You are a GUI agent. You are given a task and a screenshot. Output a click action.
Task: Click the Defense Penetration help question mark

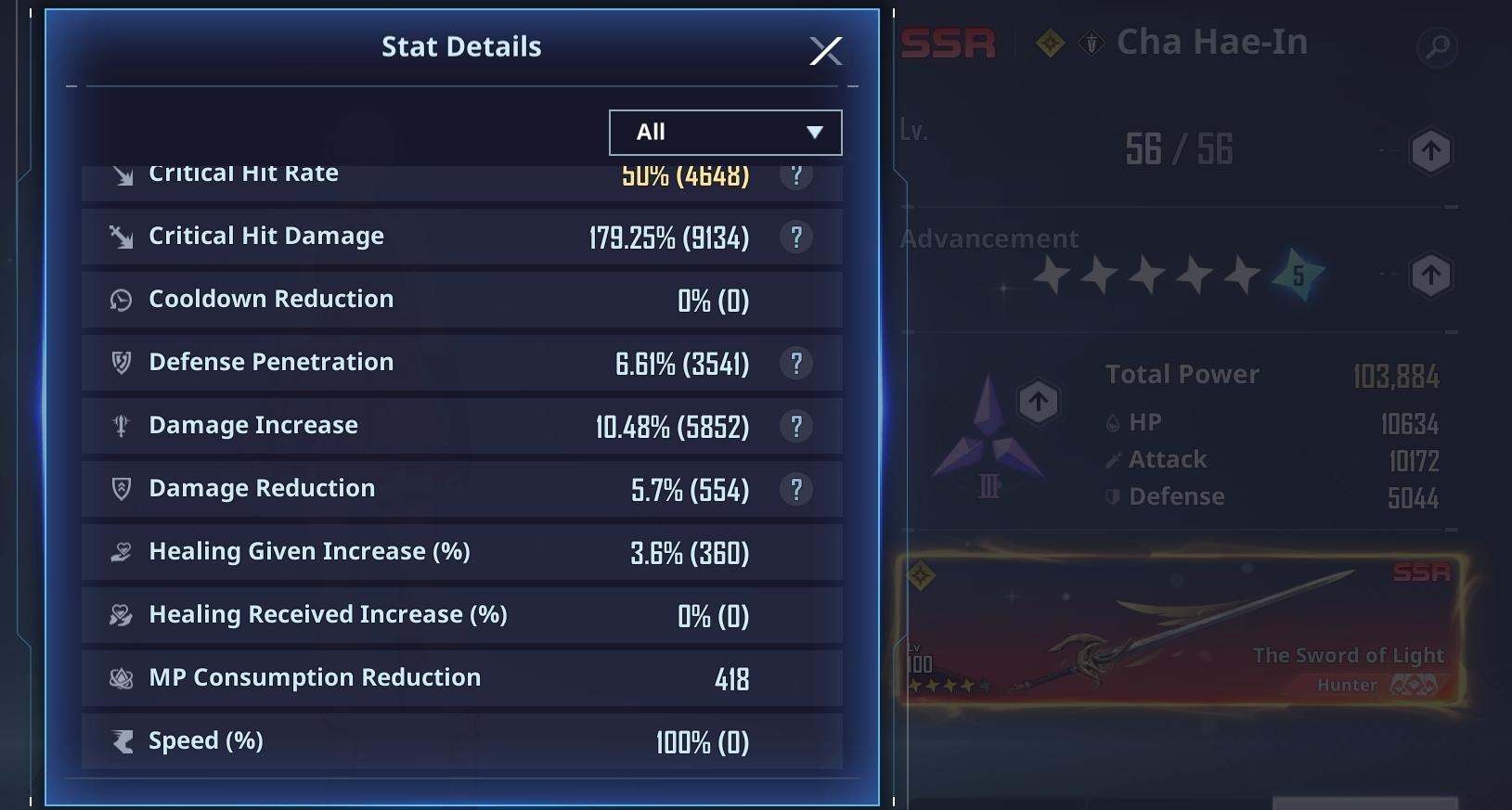pos(796,364)
